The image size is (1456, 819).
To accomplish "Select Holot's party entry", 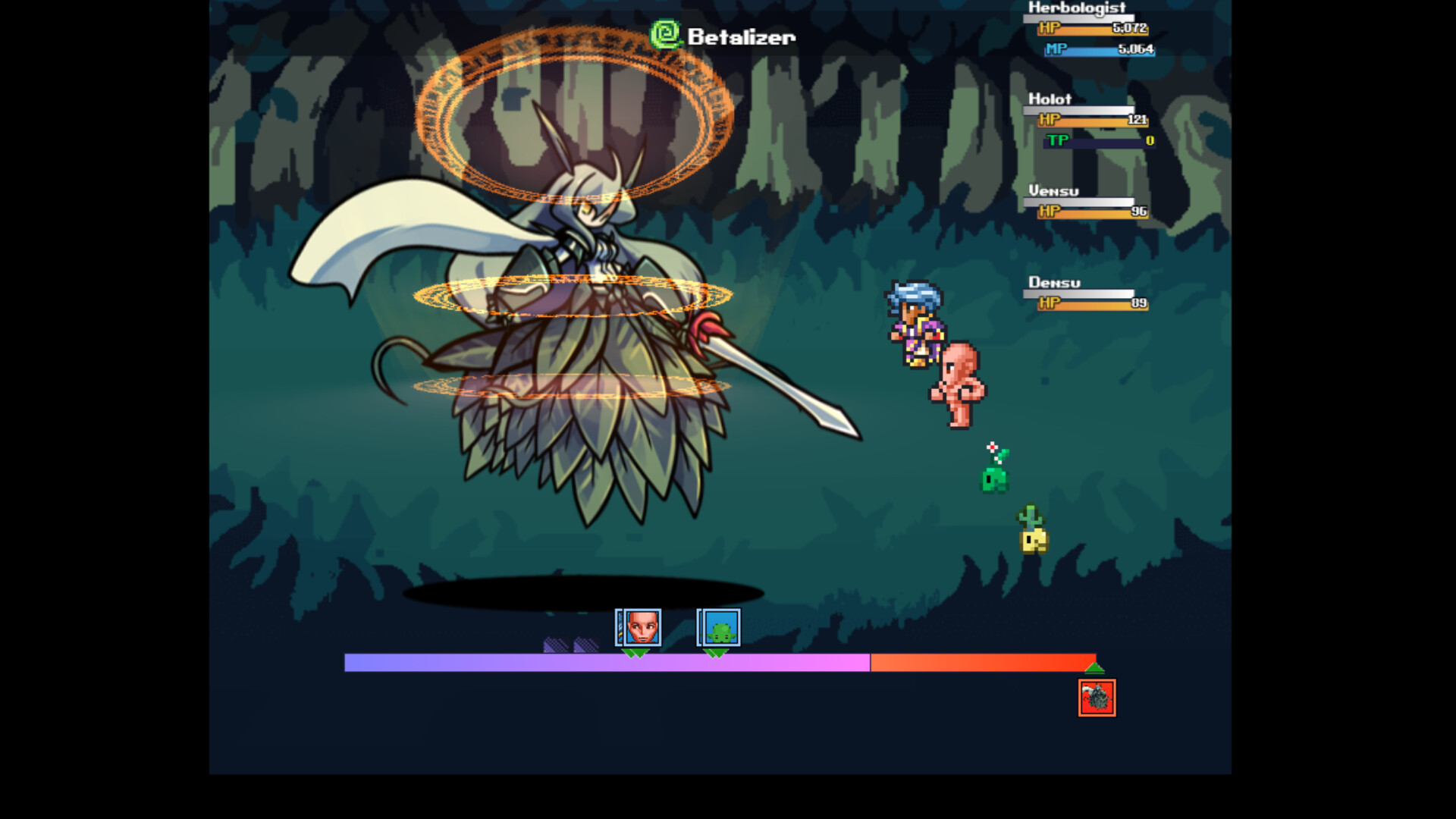I will [1049, 99].
